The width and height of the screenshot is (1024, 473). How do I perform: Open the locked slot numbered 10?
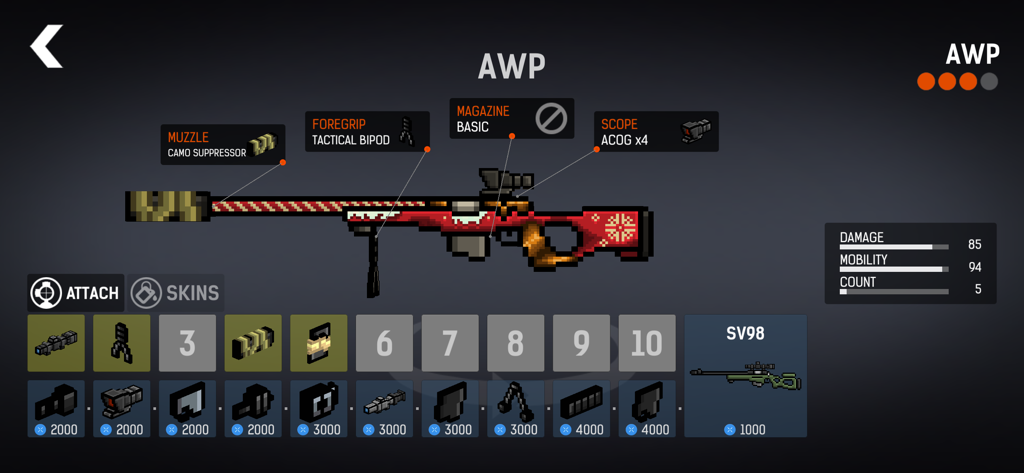tap(646, 343)
